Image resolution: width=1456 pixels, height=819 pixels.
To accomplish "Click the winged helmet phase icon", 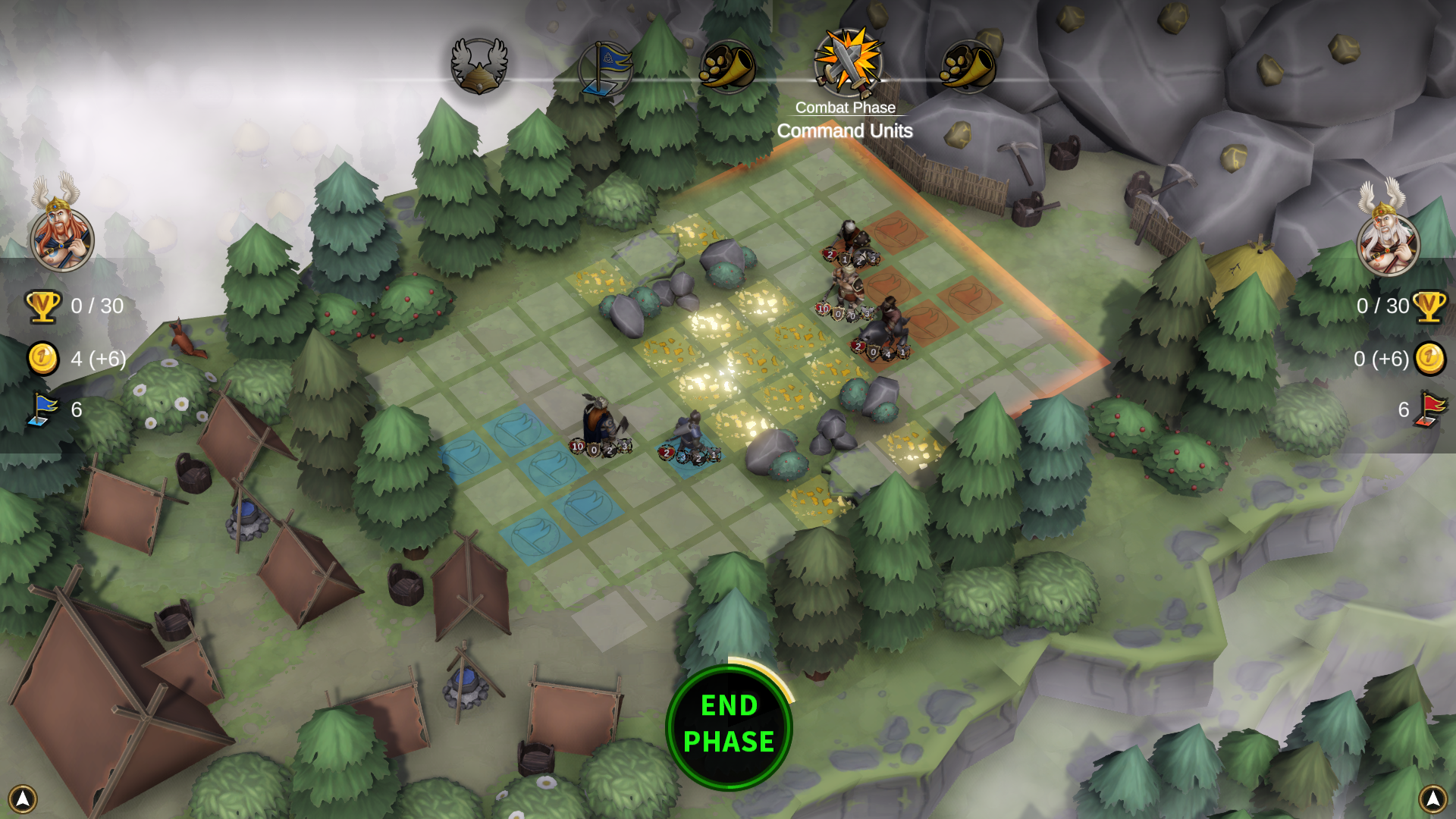I will click(x=479, y=65).
